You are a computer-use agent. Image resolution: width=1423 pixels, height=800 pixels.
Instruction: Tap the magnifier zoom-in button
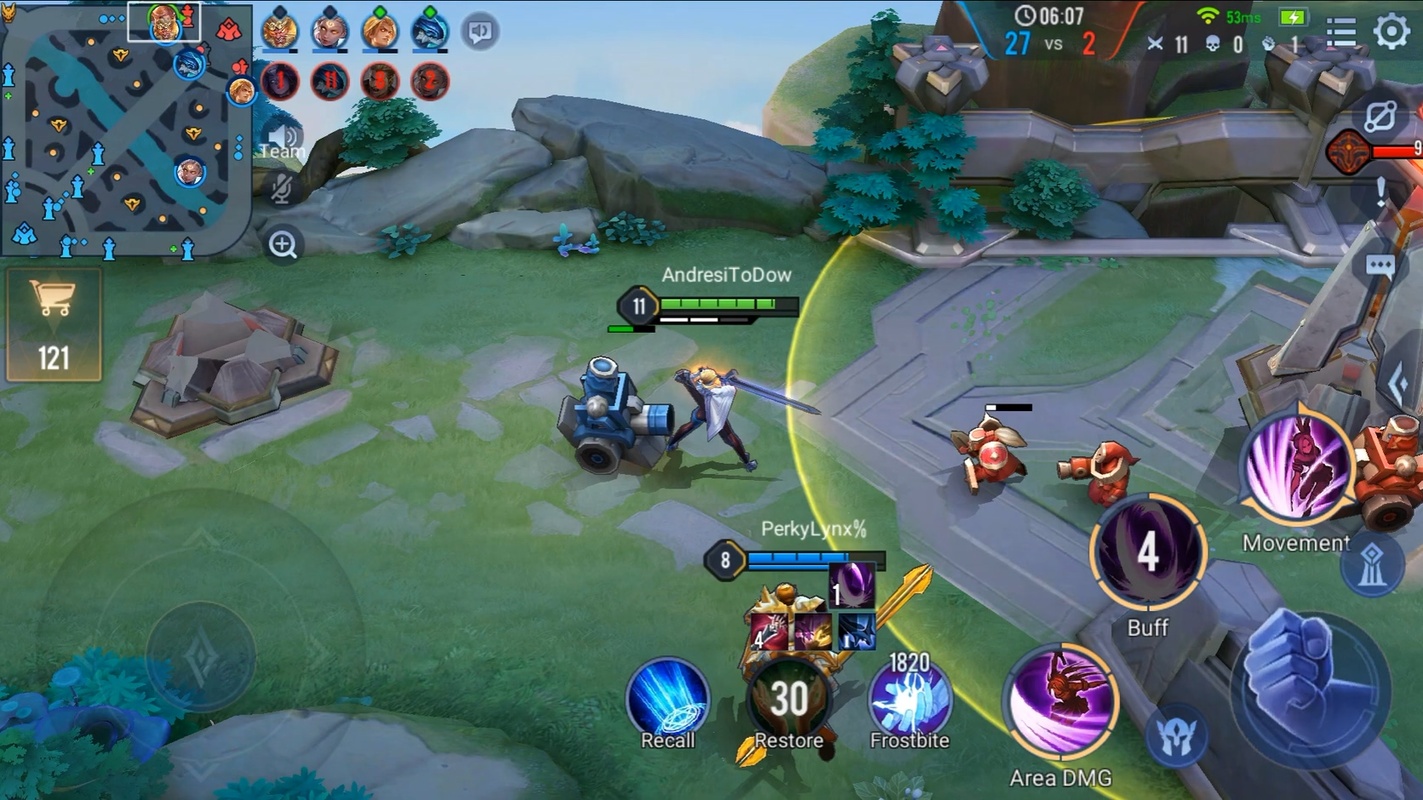coord(283,243)
